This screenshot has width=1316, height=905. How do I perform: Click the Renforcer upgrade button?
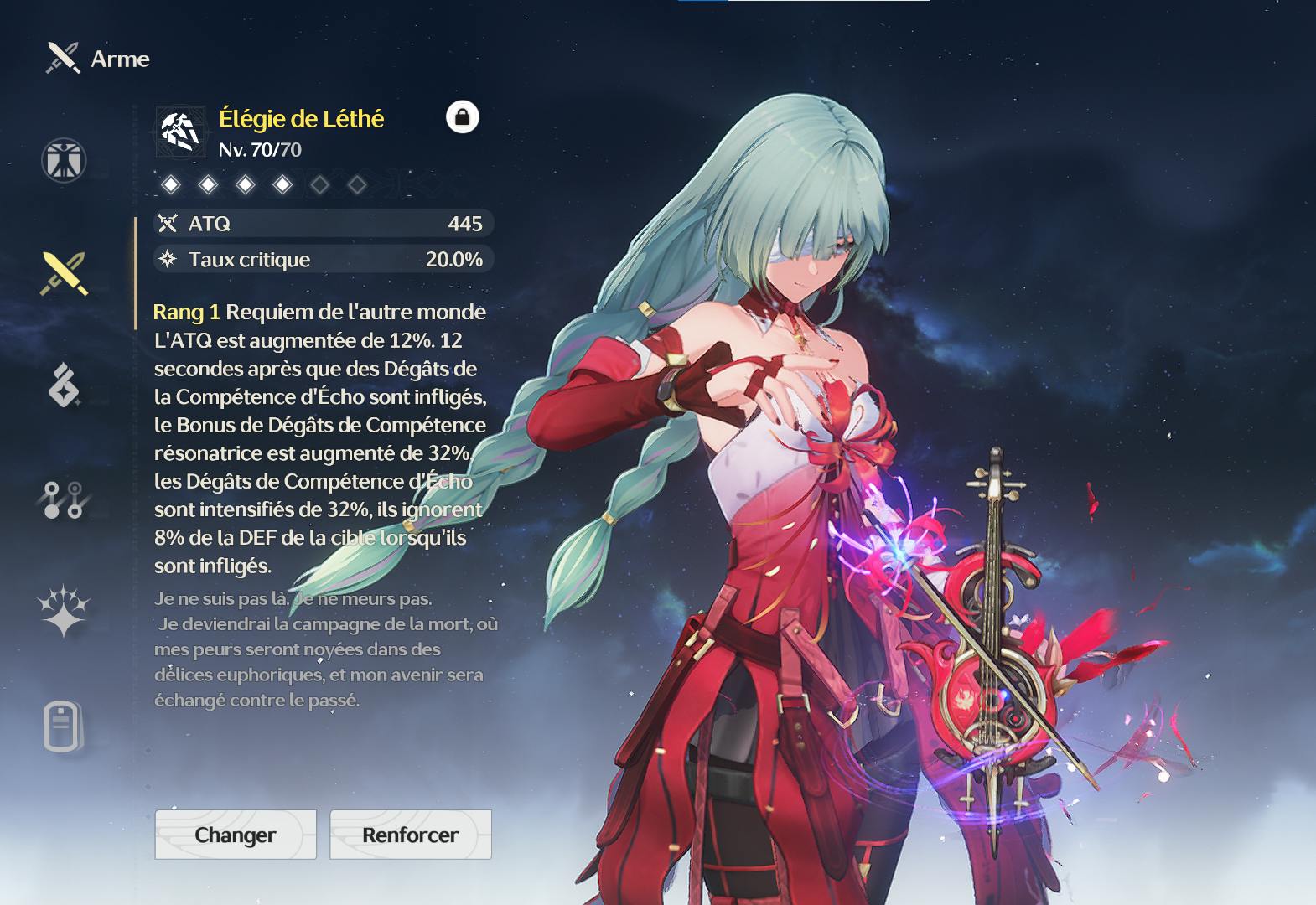click(x=410, y=835)
